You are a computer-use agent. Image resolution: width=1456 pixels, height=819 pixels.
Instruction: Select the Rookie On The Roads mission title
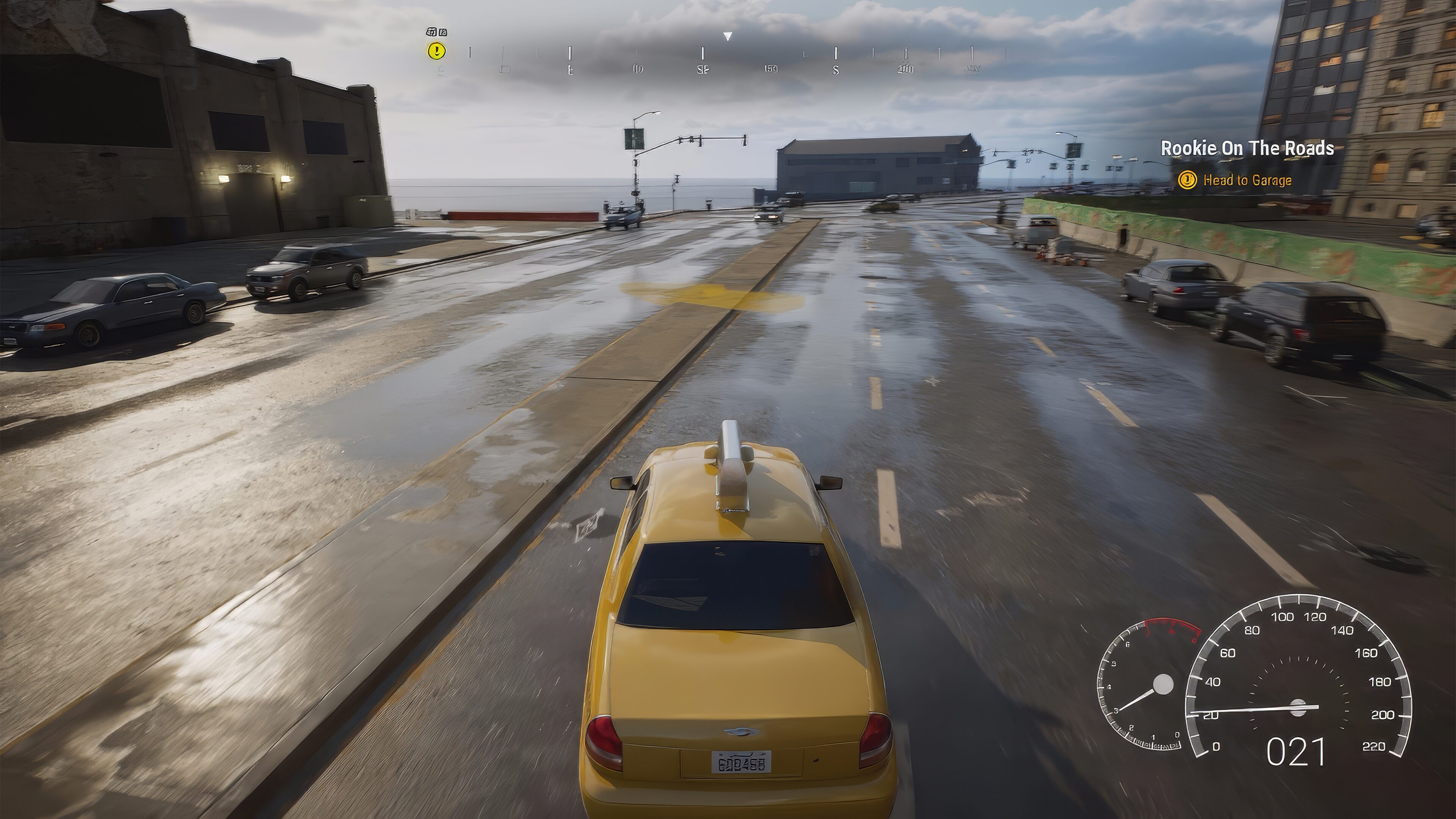click(1250, 149)
